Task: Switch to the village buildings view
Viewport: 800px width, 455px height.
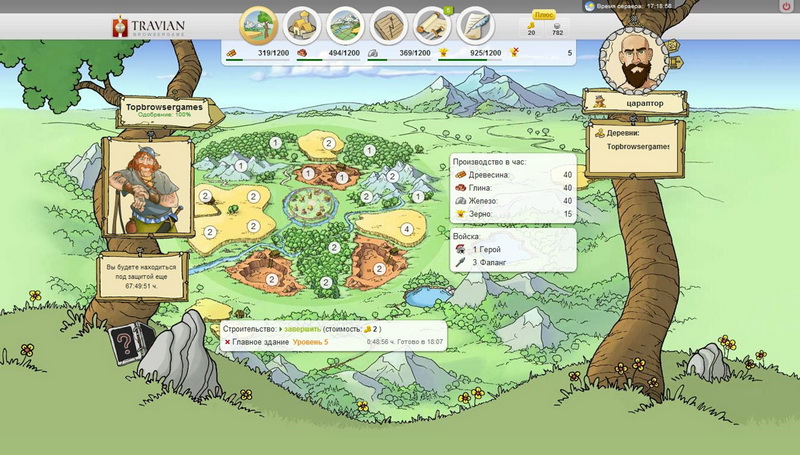Action: click(x=302, y=23)
